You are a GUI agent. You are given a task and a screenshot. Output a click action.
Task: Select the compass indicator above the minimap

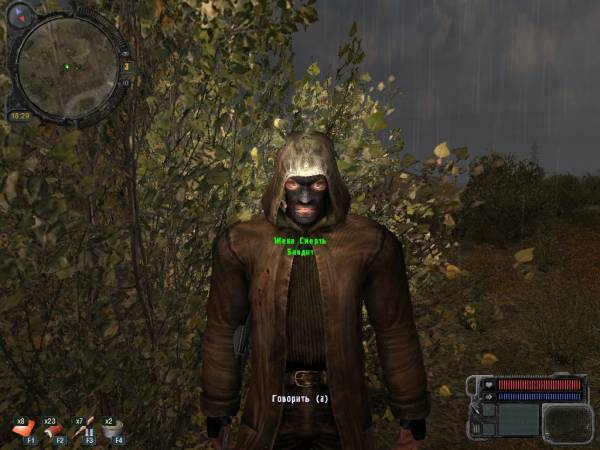click(22, 15)
